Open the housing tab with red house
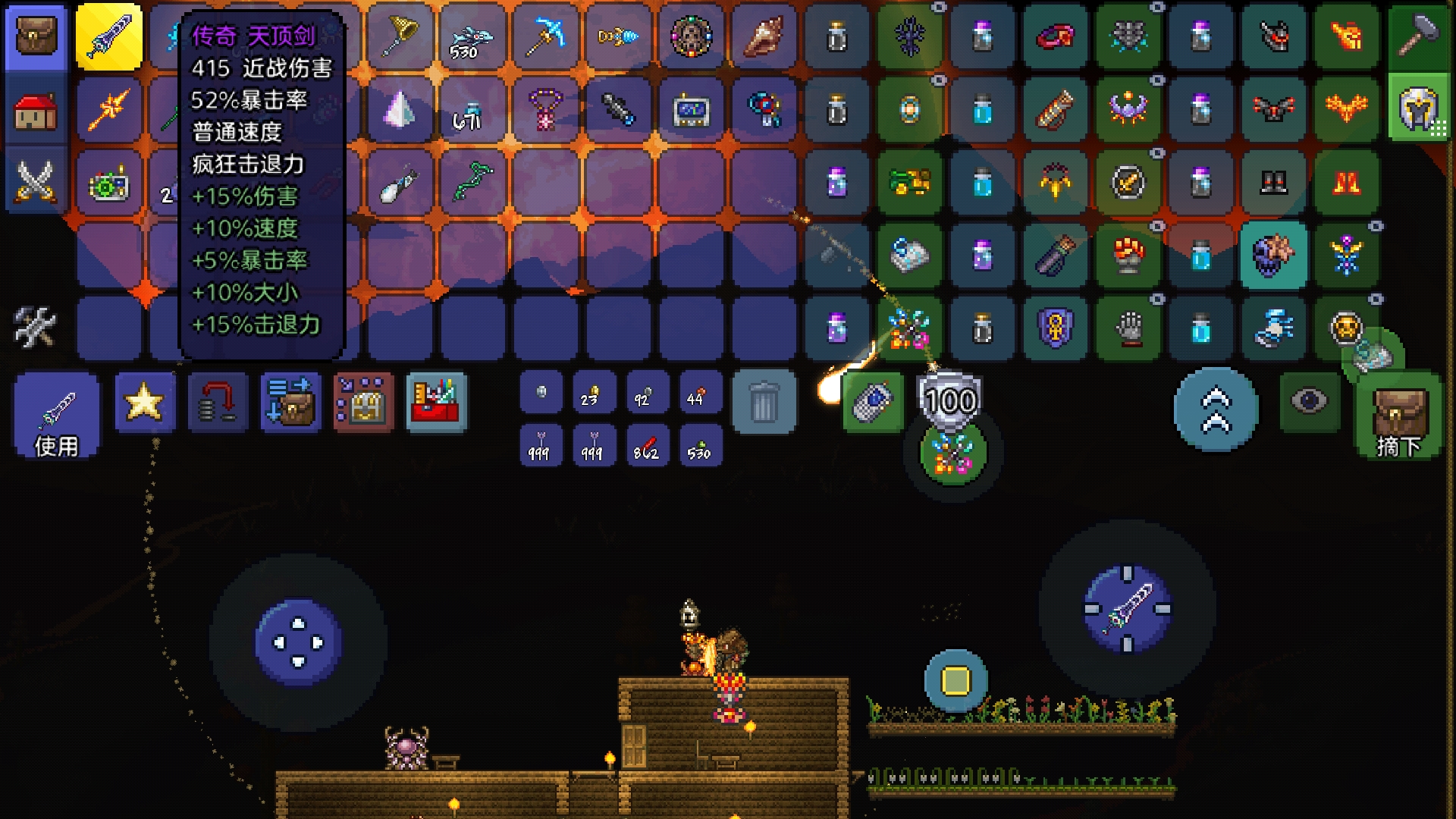The image size is (1456, 819). (35, 111)
